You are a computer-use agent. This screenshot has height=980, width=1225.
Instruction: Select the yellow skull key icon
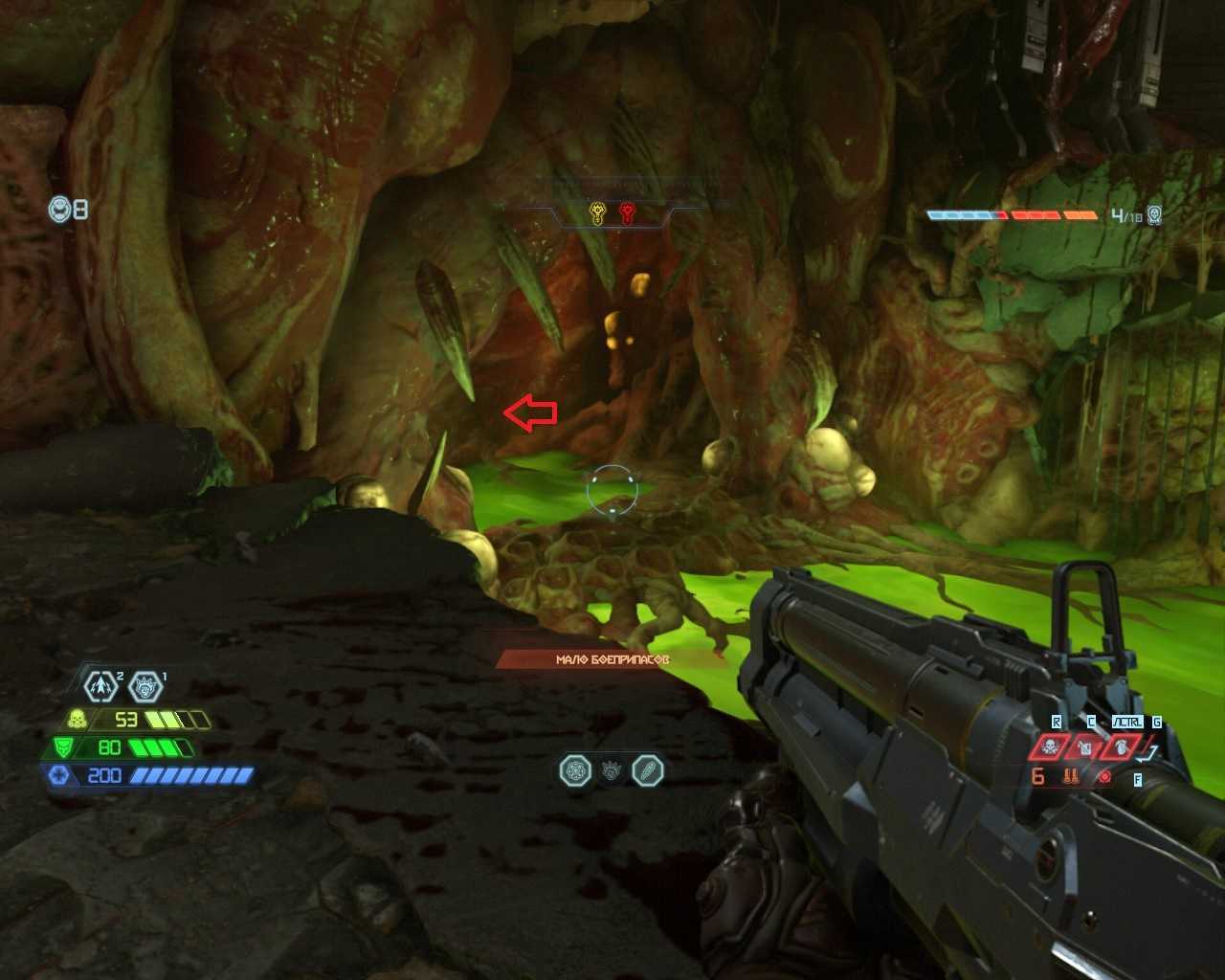(x=597, y=212)
